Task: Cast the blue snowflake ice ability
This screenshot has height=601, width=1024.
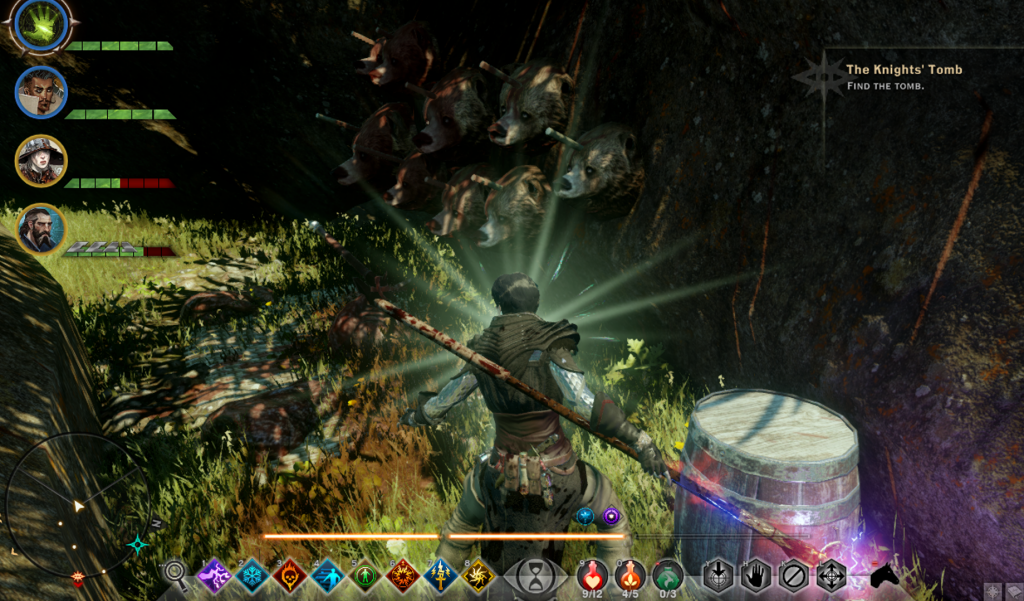Action: point(252,576)
